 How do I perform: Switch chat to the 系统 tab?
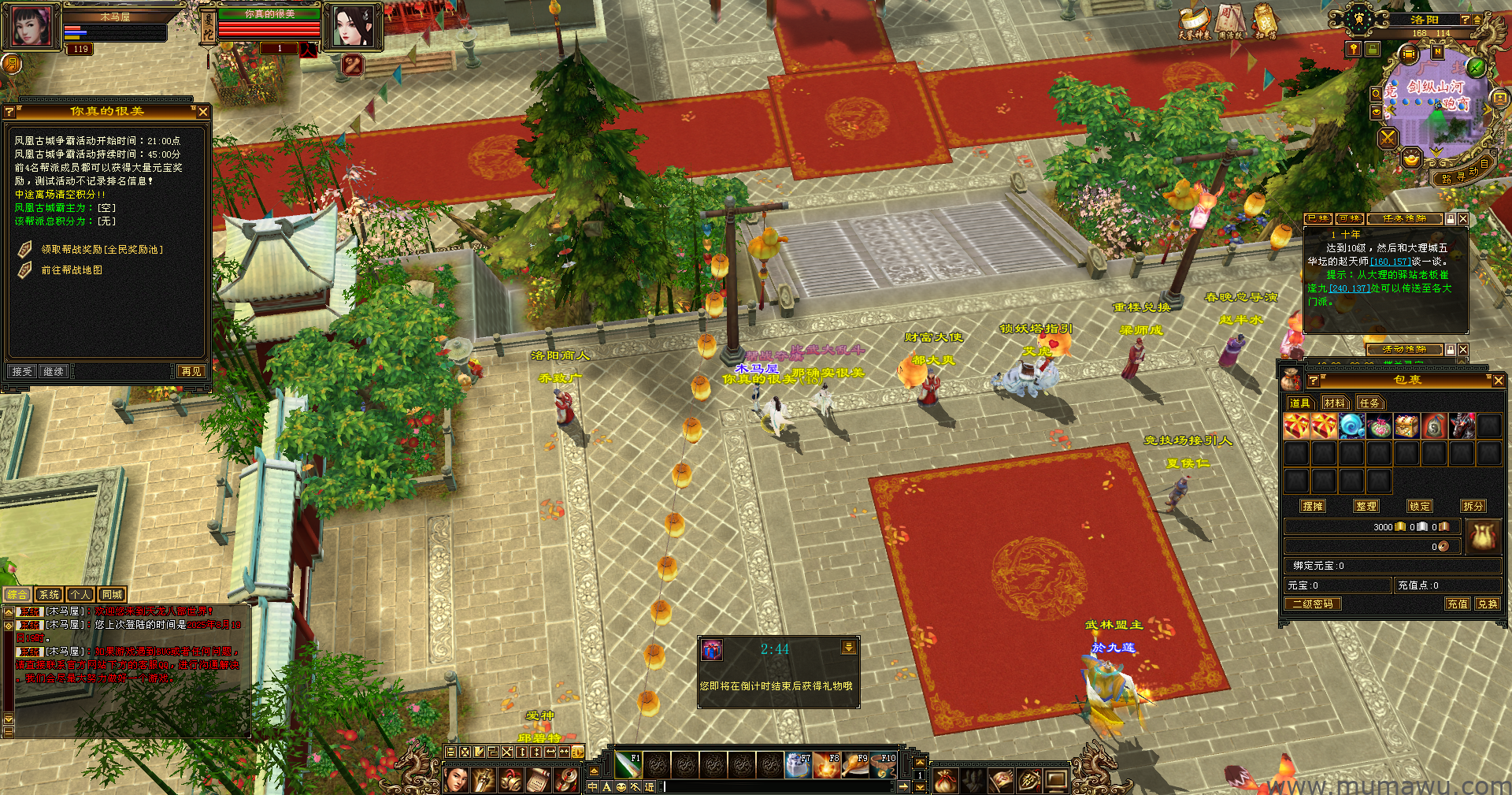[49, 595]
